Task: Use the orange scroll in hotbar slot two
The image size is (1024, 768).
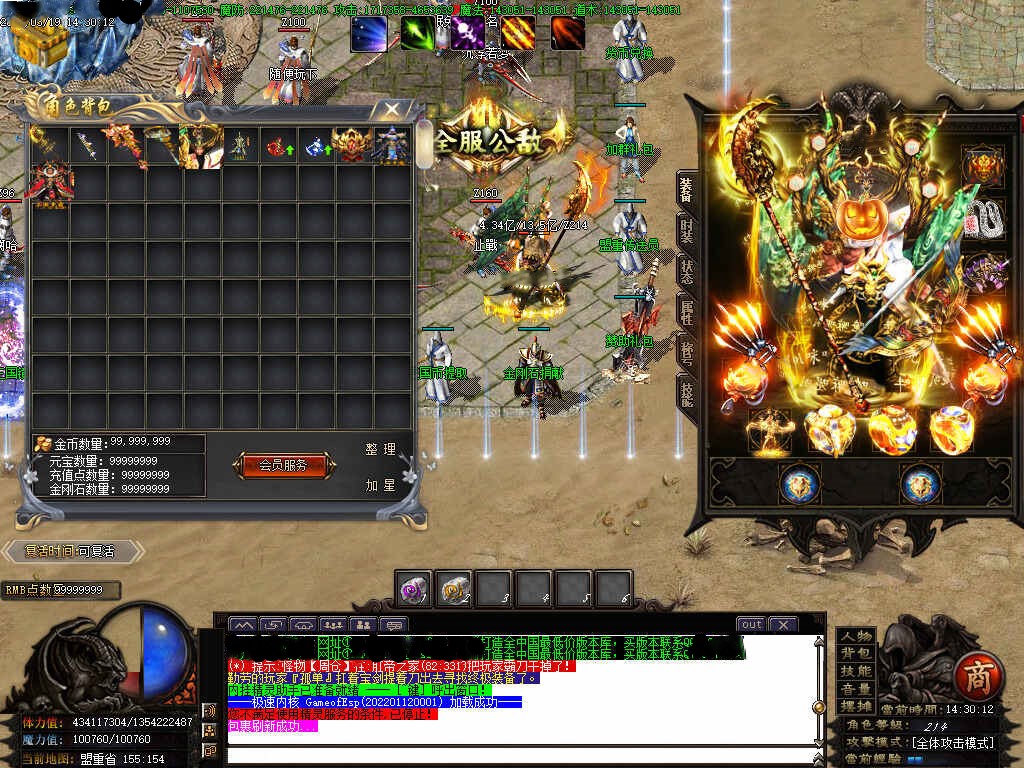Action: pos(455,589)
